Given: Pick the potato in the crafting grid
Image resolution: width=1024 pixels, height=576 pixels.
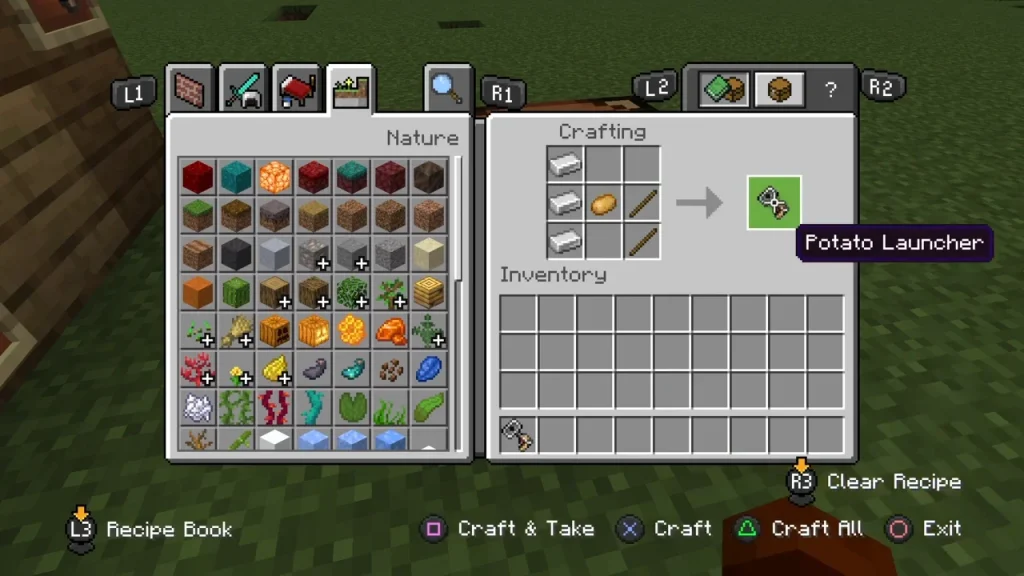Looking at the screenshot, I should (x=604, y=203).
